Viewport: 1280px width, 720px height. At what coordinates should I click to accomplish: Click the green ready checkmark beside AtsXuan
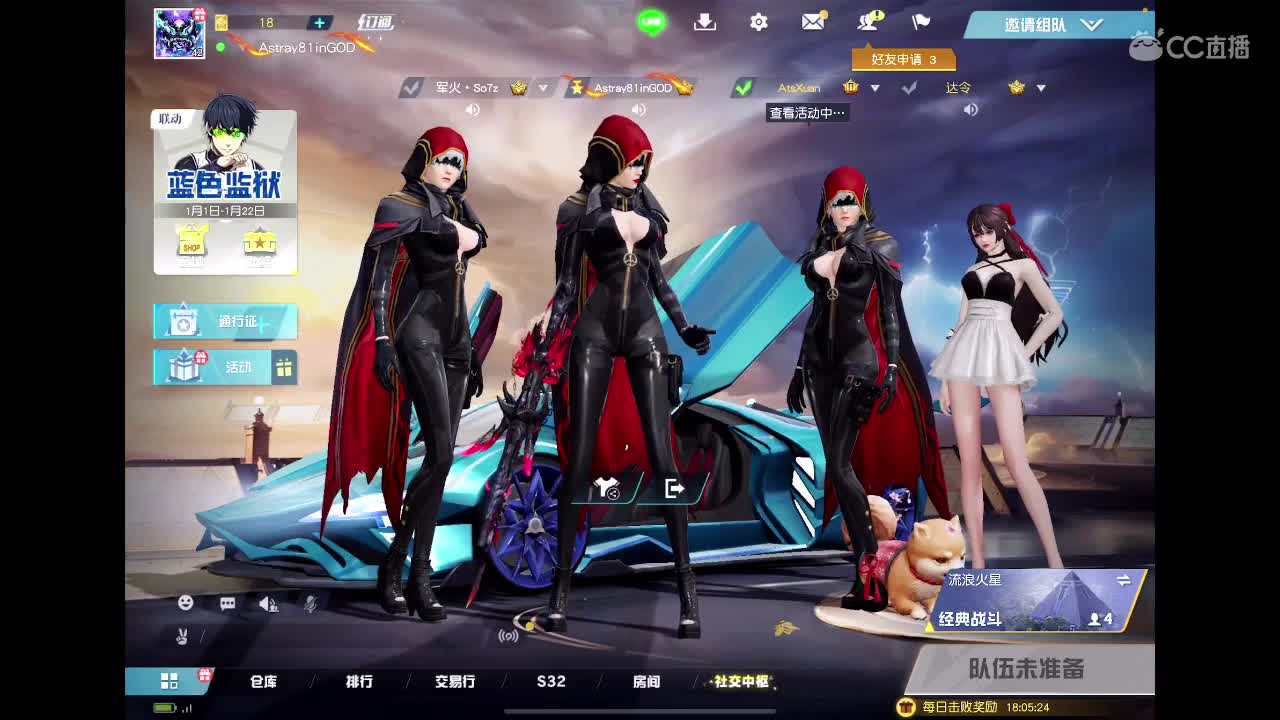[742, 88]
